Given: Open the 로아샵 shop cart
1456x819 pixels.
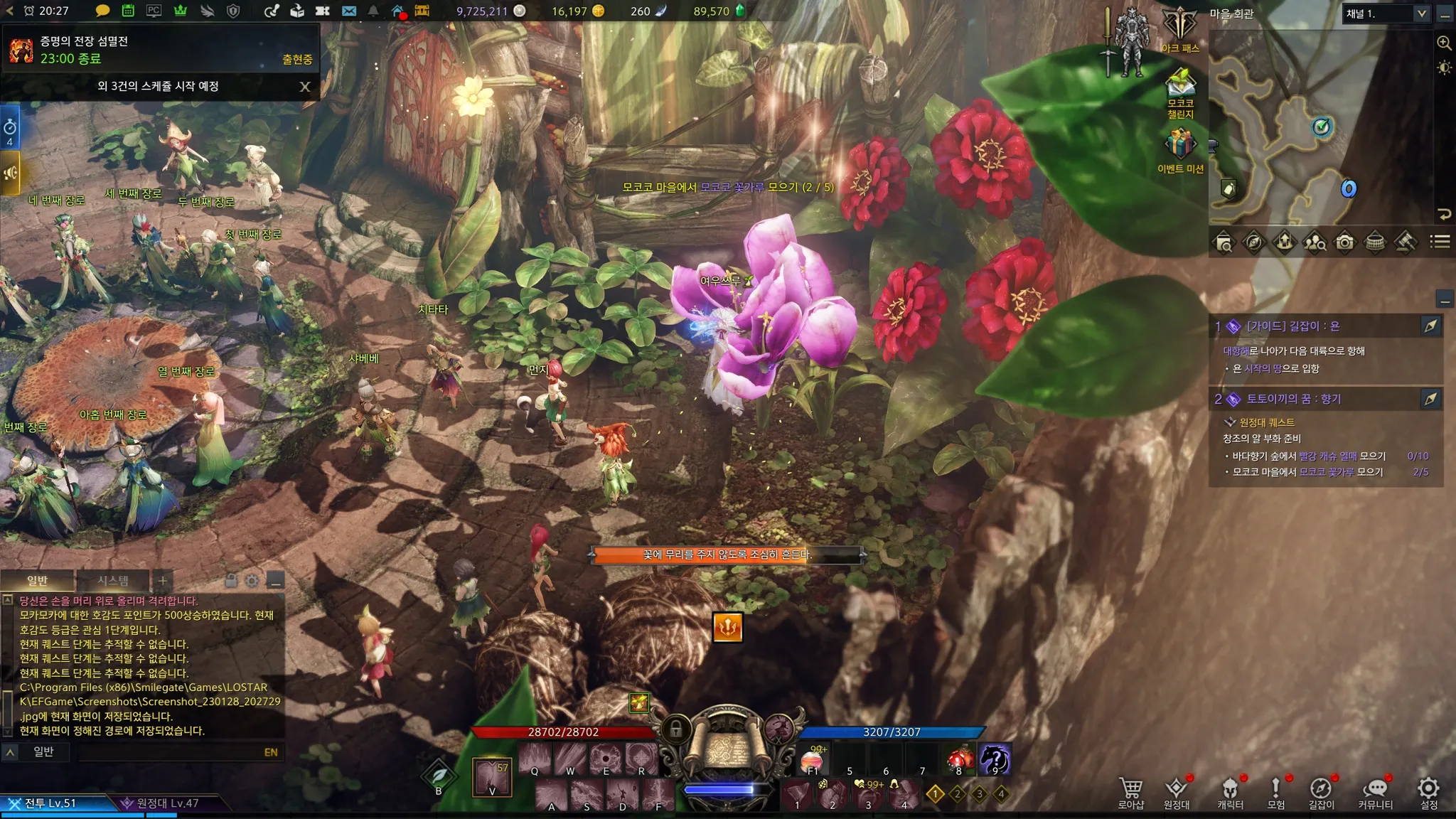Looking at the screenshot, I should [x=1130, y=792].
